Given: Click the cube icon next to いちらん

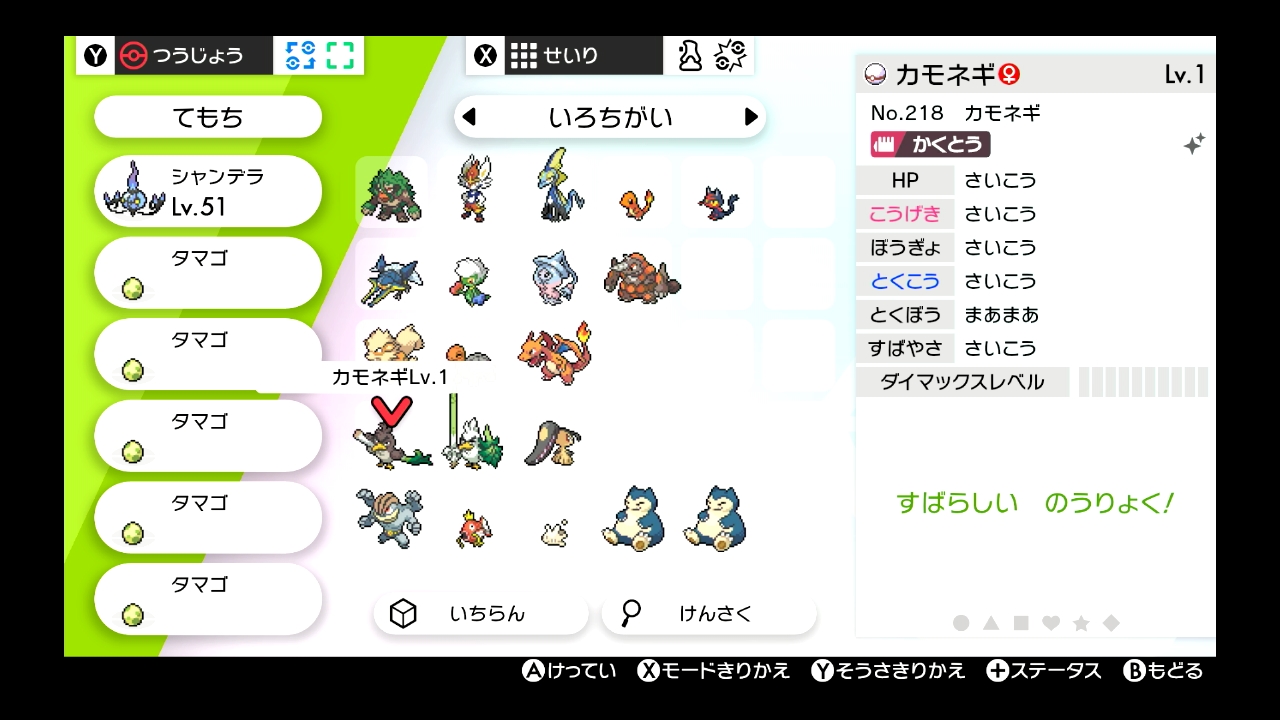Looking at the screenshot, I should [404, 613].
